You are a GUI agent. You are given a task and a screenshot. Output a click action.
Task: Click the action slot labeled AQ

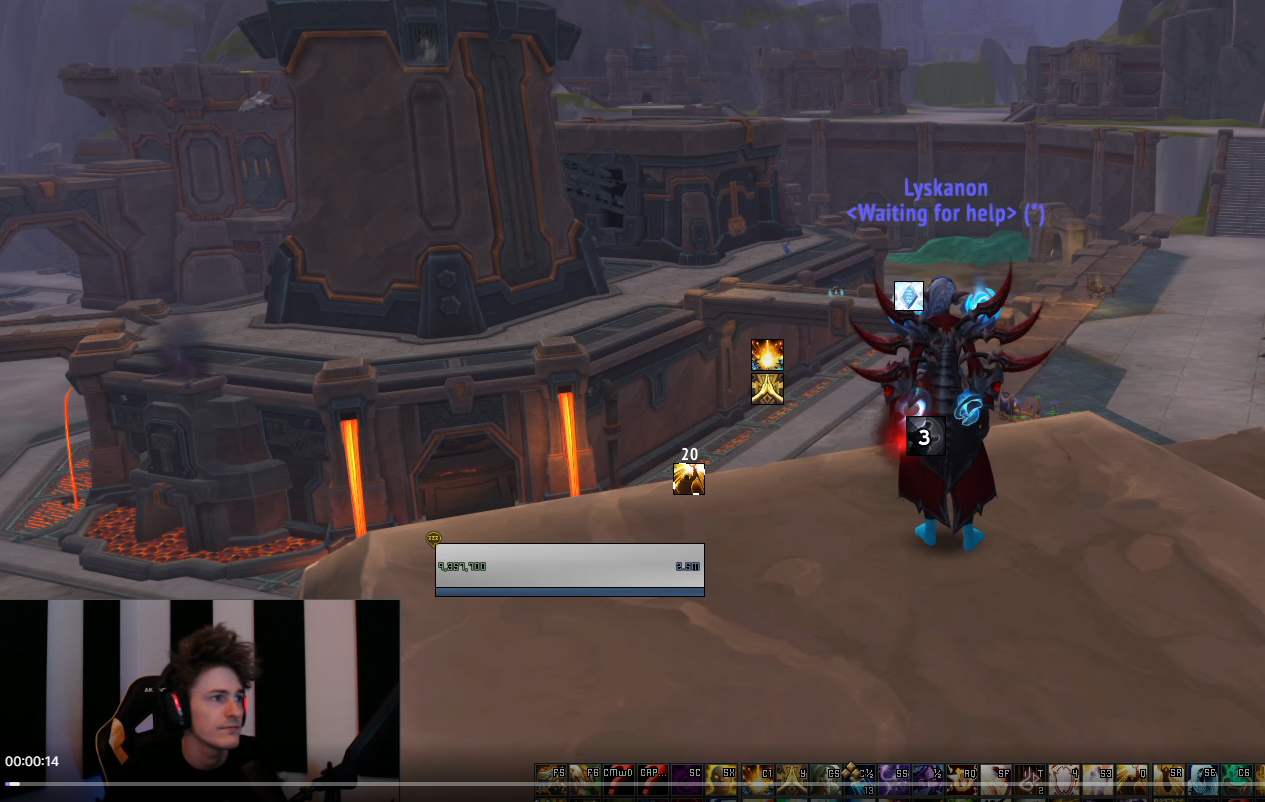click(961, 779)
